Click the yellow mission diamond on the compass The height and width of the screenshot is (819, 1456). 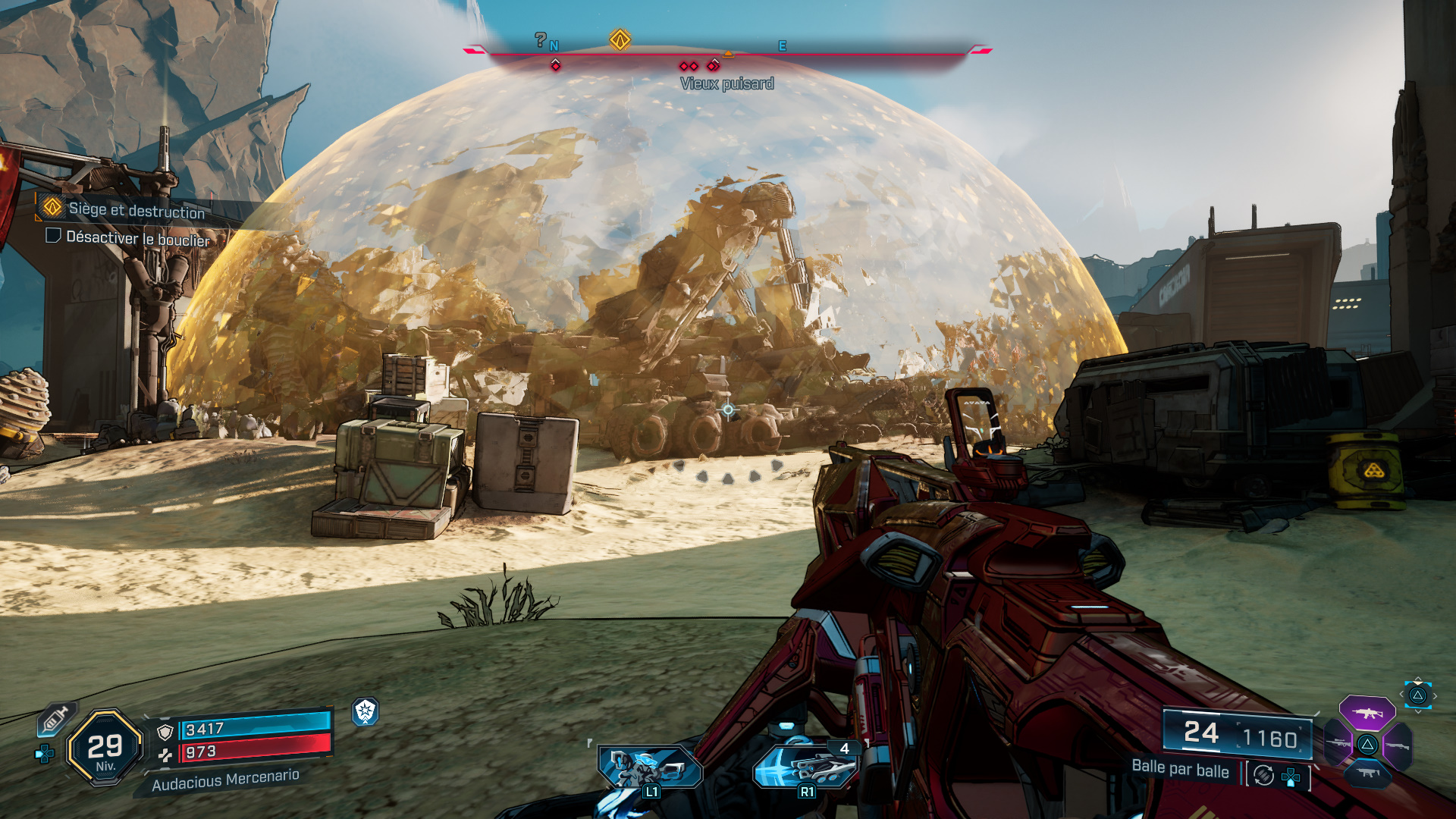[620, 40]
